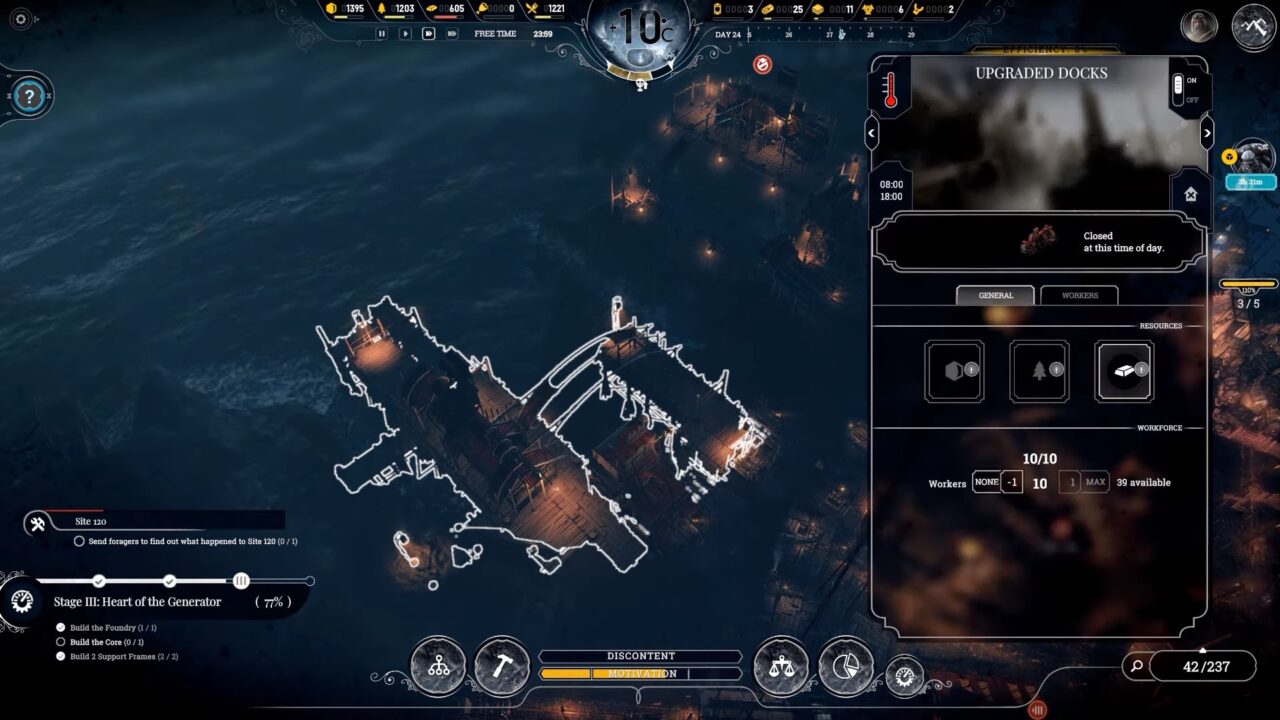Go to the next building arrow
Screen dimensions: 1280x720
[1207, 132]
